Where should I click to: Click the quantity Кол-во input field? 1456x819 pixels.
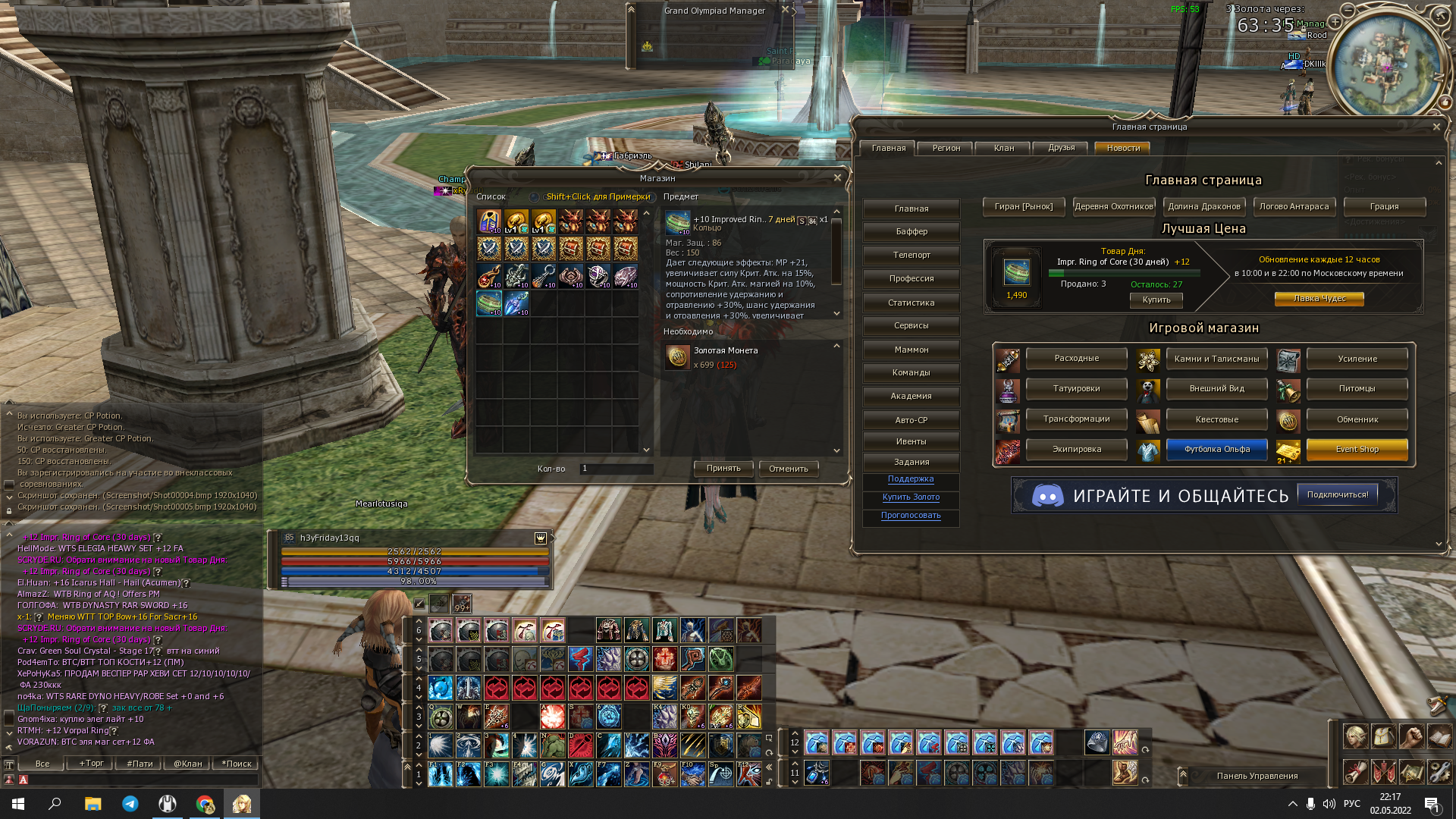point(616,469)
